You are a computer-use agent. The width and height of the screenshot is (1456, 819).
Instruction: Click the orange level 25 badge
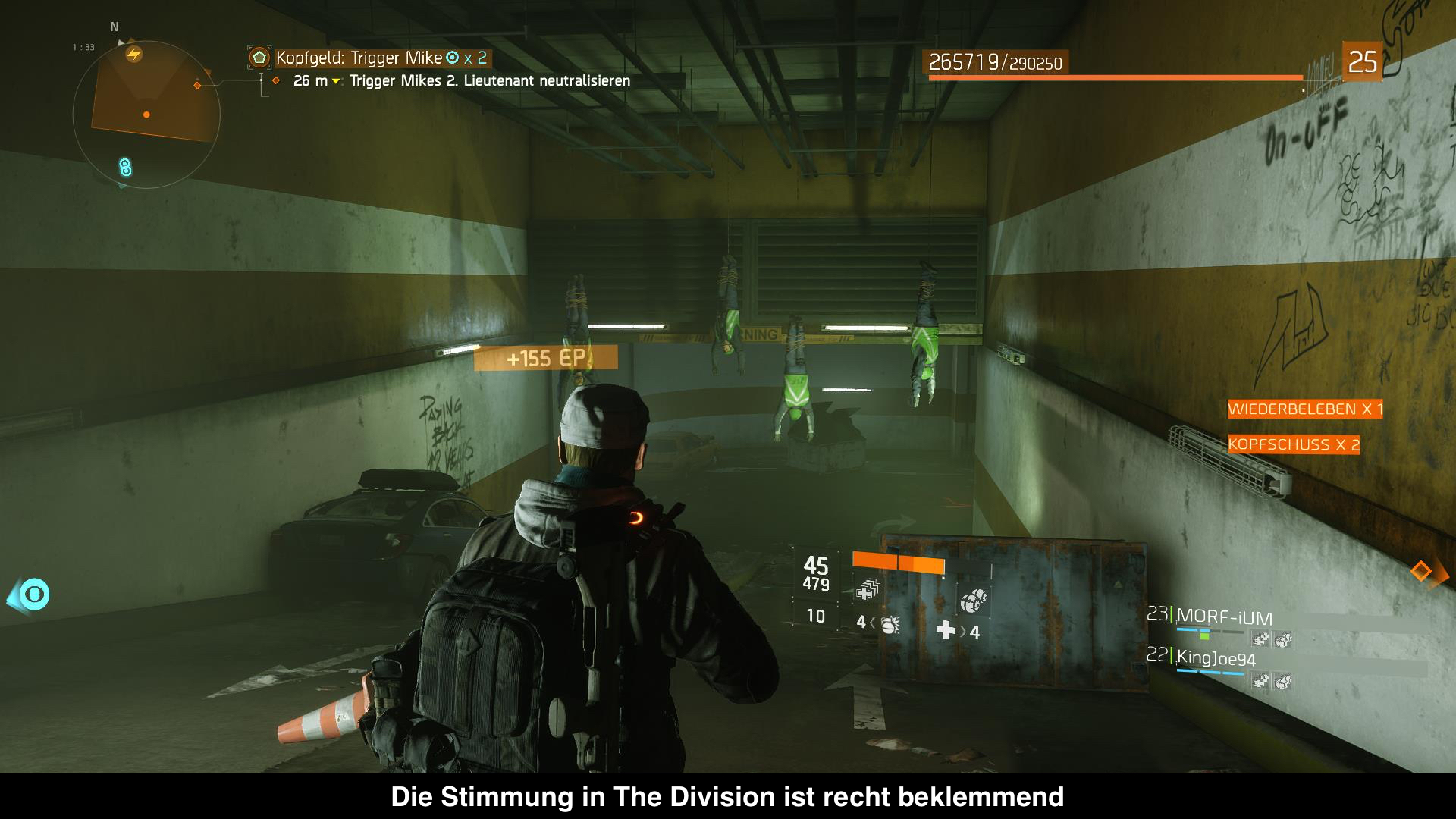click(x=1362, y=61)
